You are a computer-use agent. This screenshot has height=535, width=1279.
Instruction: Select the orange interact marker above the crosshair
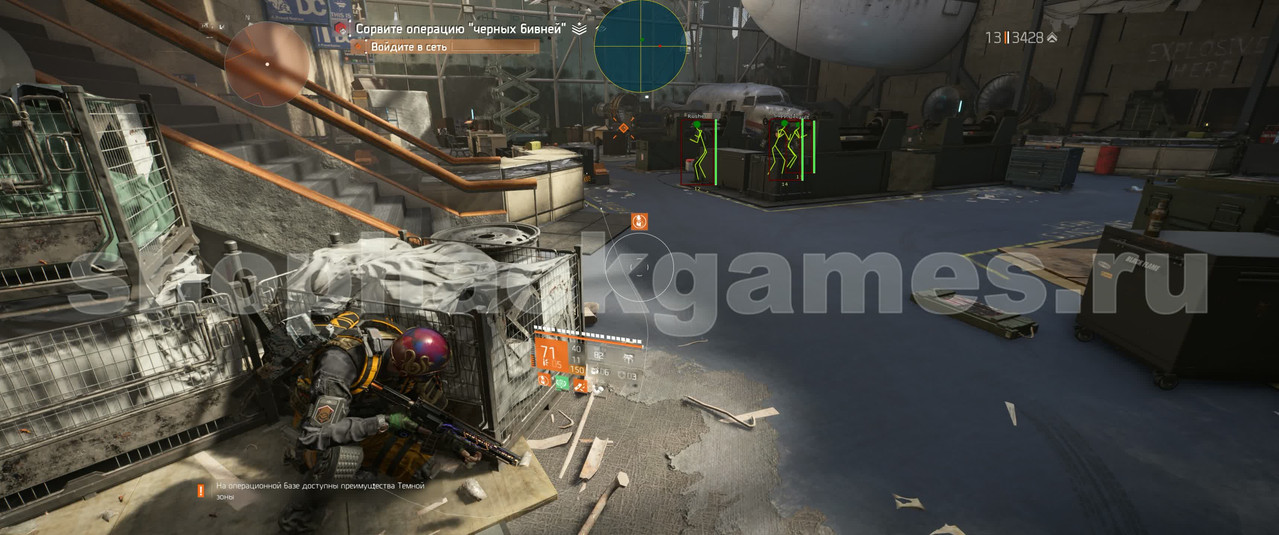tap(640, 221)
